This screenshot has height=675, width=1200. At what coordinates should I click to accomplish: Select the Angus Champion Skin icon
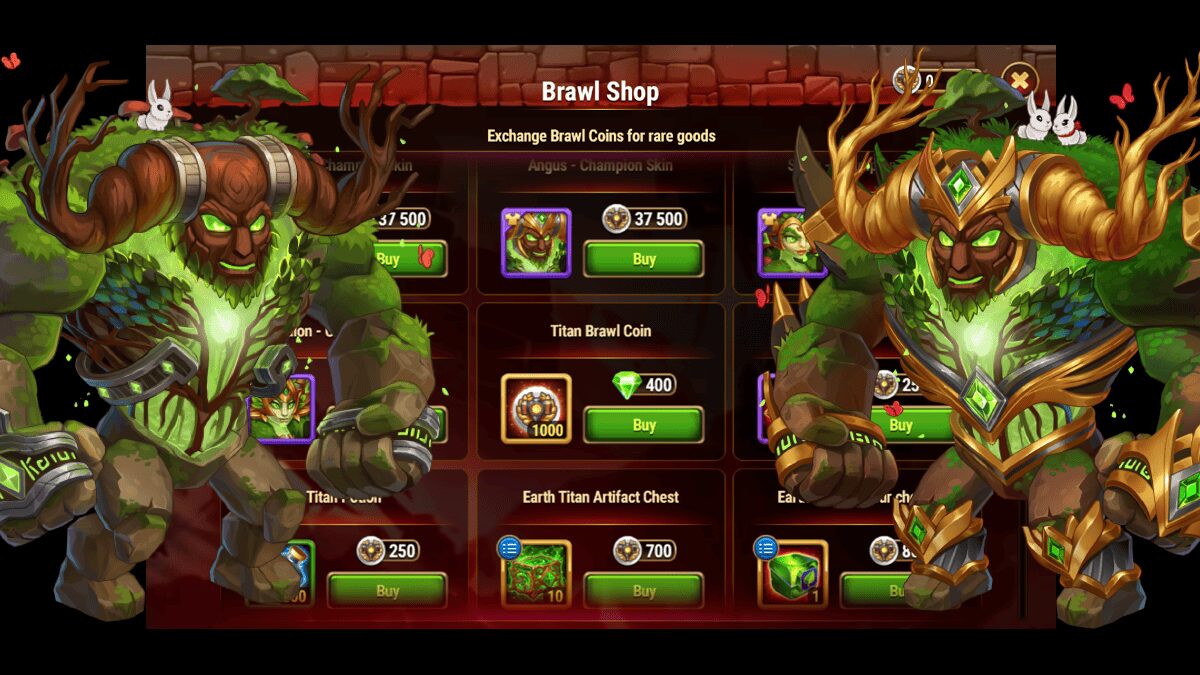pyautogui.click(x=536, y=242)
